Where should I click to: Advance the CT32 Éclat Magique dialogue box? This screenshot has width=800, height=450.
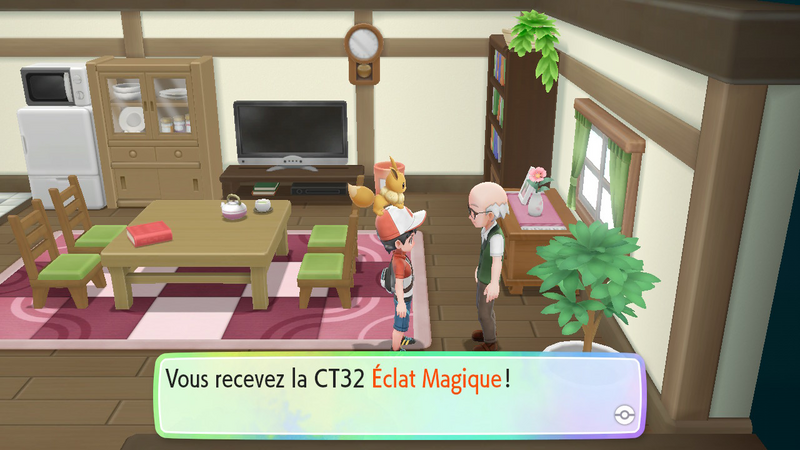click(398, 393)
